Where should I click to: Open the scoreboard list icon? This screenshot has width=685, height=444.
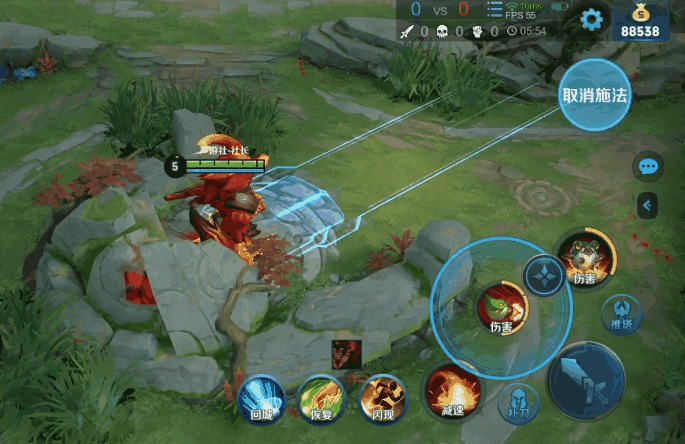pyautogui.click(x=495, y=11)
